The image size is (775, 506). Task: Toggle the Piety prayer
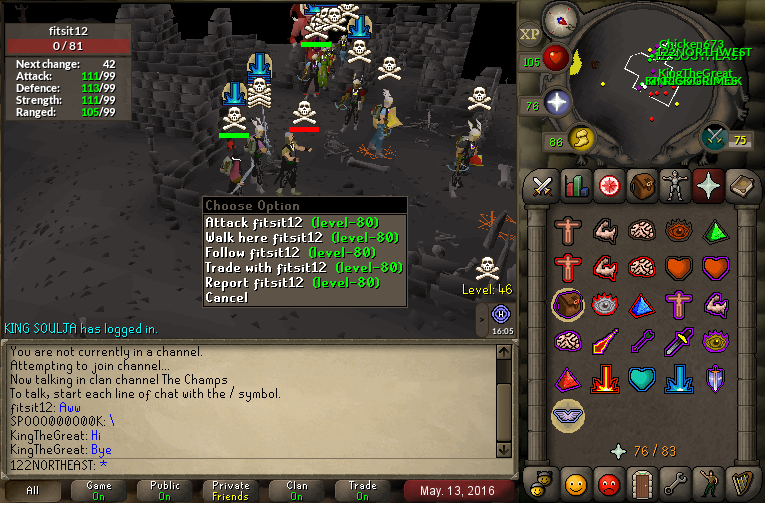[x=568, y=417]
